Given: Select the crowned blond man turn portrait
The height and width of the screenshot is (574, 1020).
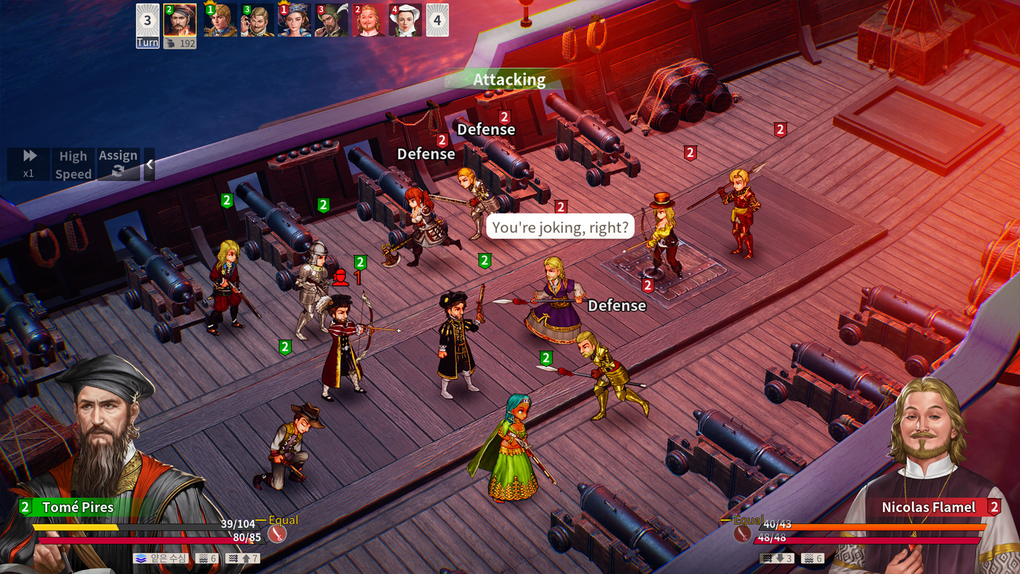Looking at the screenshot, I should click(x=220, y=20).
